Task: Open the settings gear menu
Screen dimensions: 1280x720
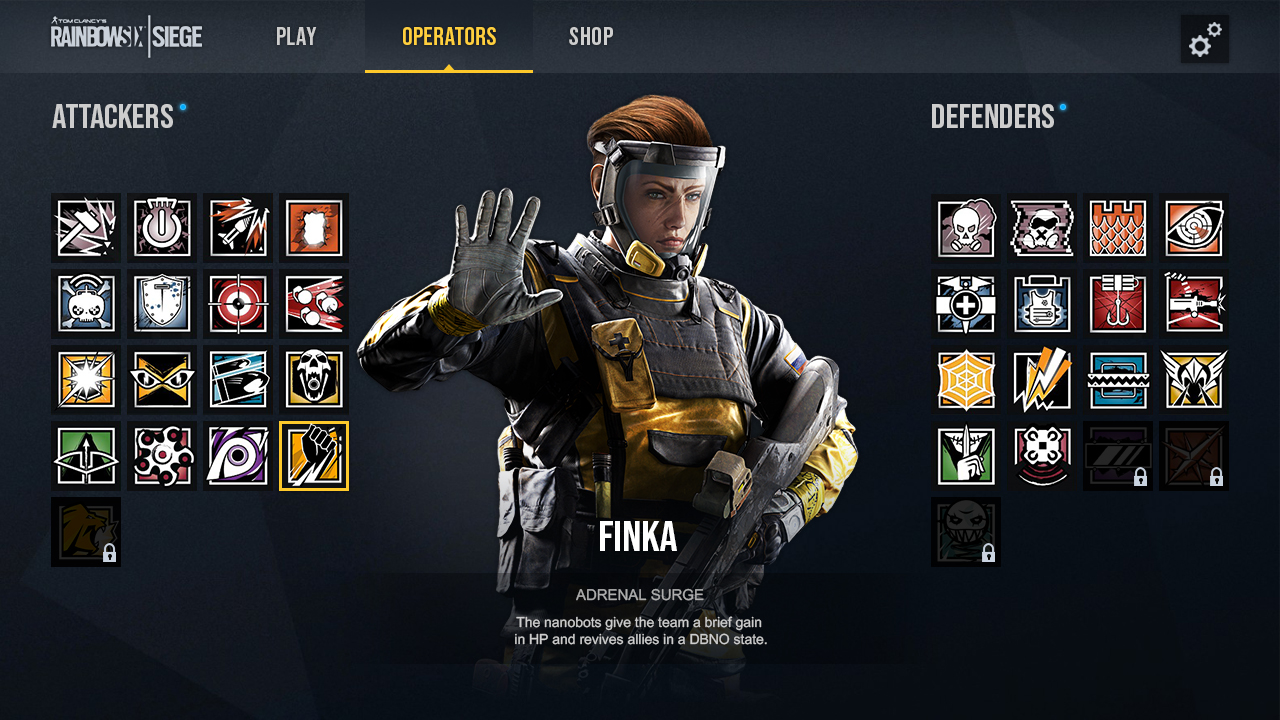Action: pos(1204,39)
